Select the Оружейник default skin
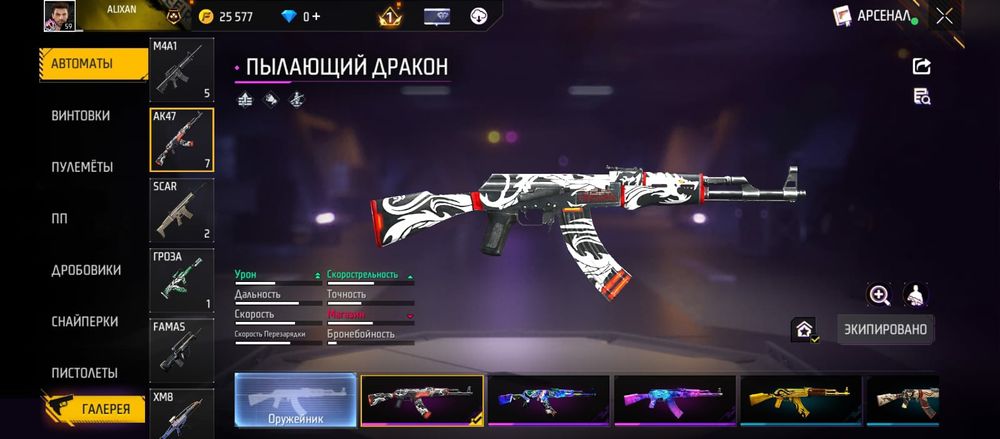 pos(295,401)
